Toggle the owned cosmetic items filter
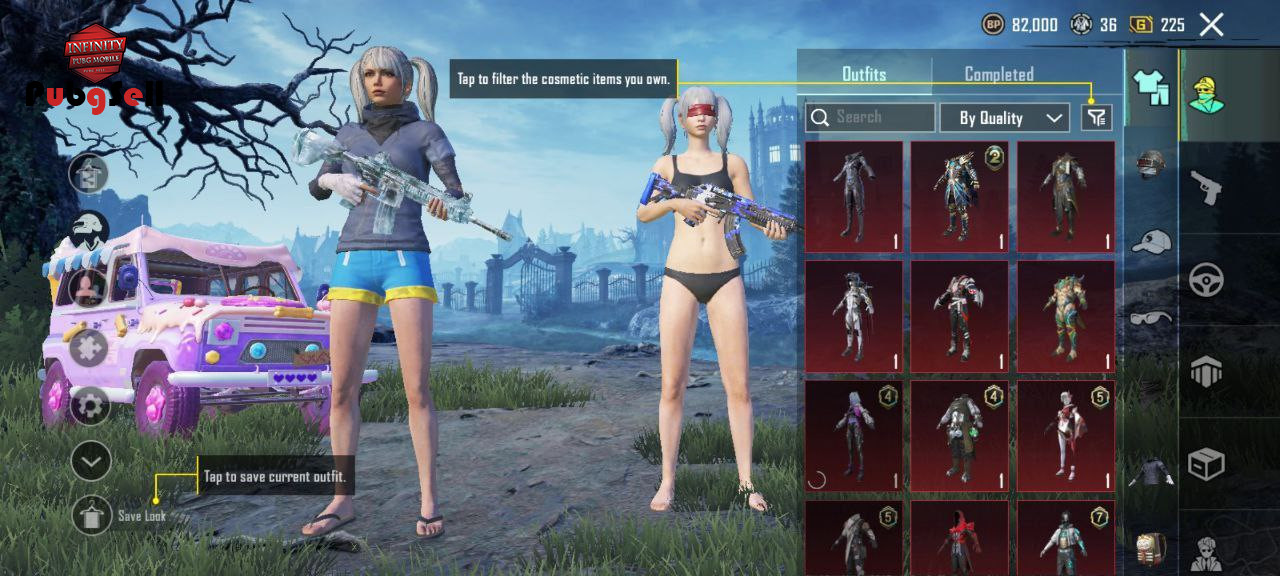 (x=1097, y=118)
